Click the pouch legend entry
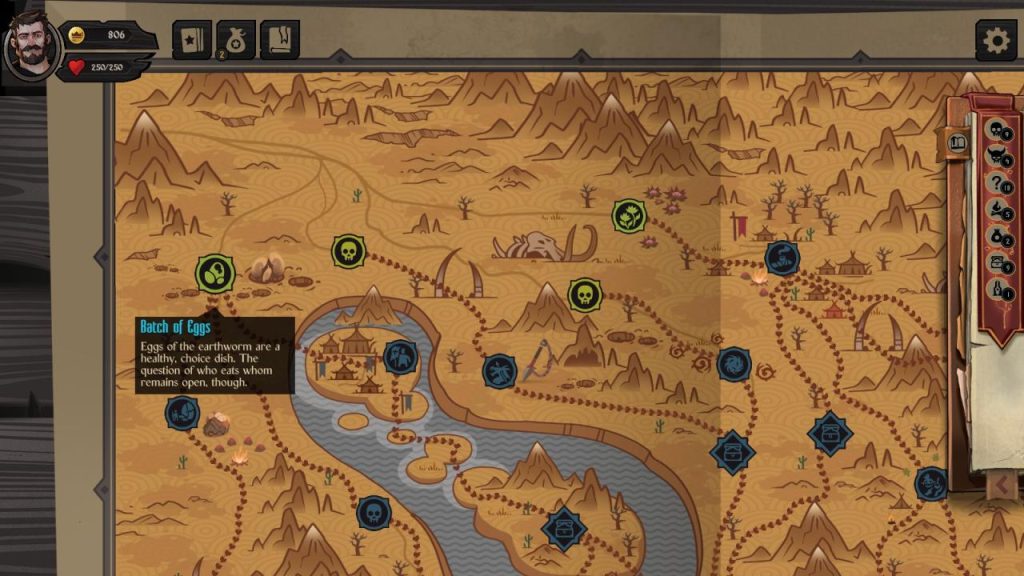Image resolution: width=1024 pixels, height=576 pixels. coord(997,236)
